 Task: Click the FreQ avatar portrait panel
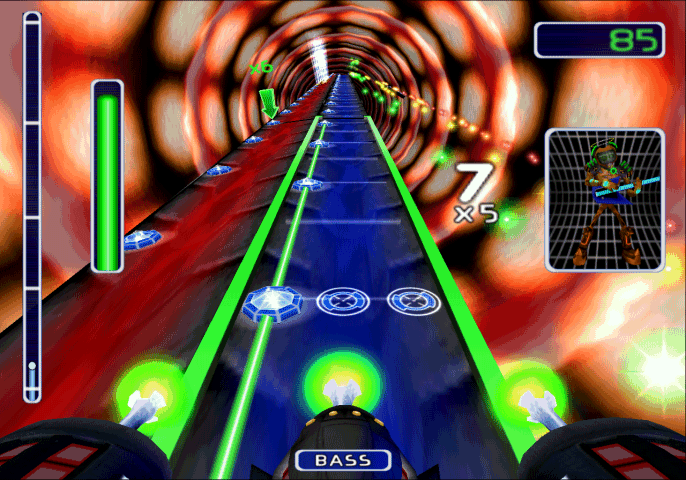604,200
